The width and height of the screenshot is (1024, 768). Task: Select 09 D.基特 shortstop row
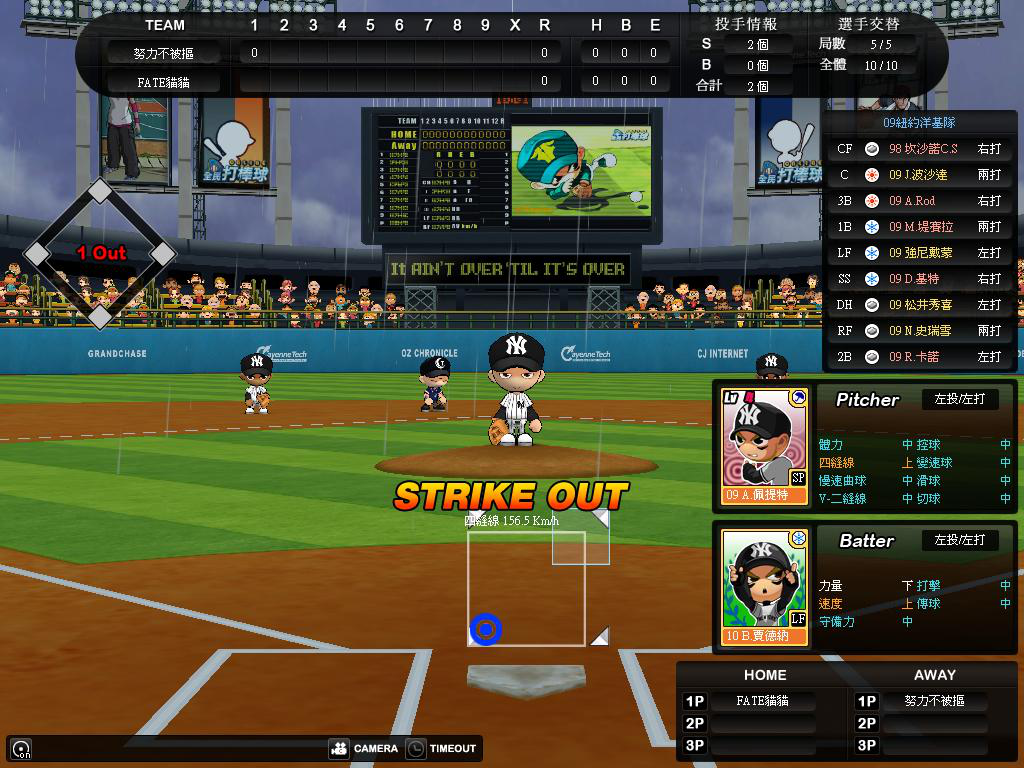(919, 279)
